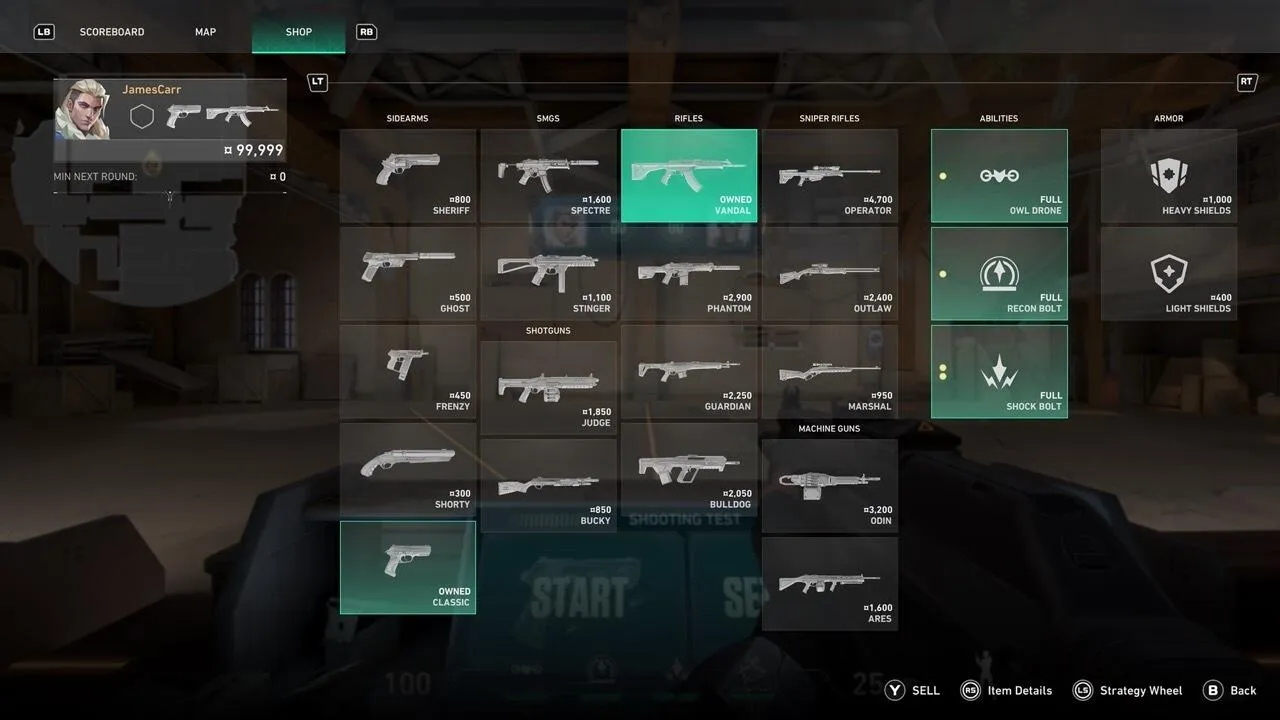Select the owned Classic pistol
This screenshot has width=1280, height=720.
408,567
